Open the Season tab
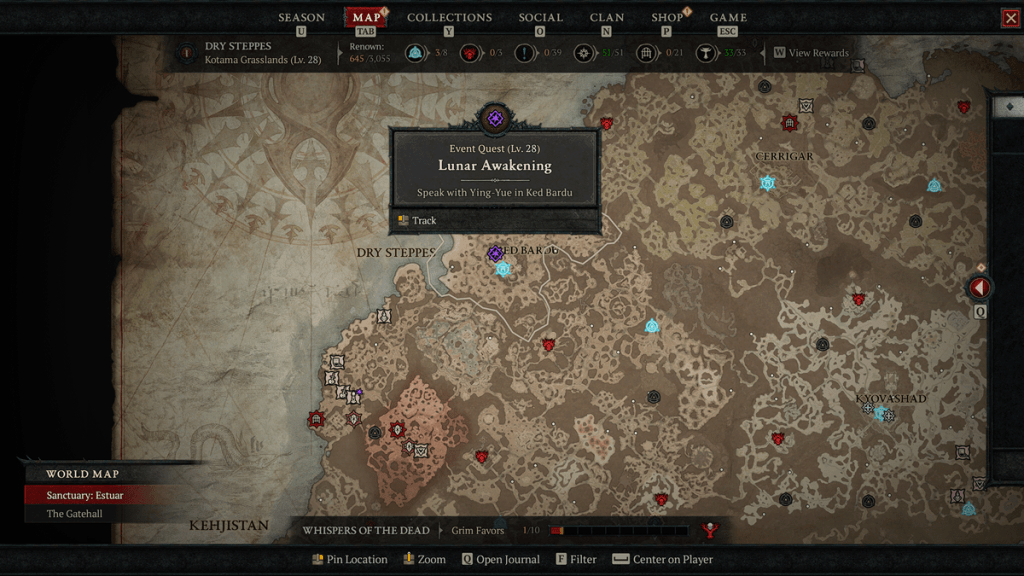This screenshot has height=576, width=1024. (x=301, y=18)
